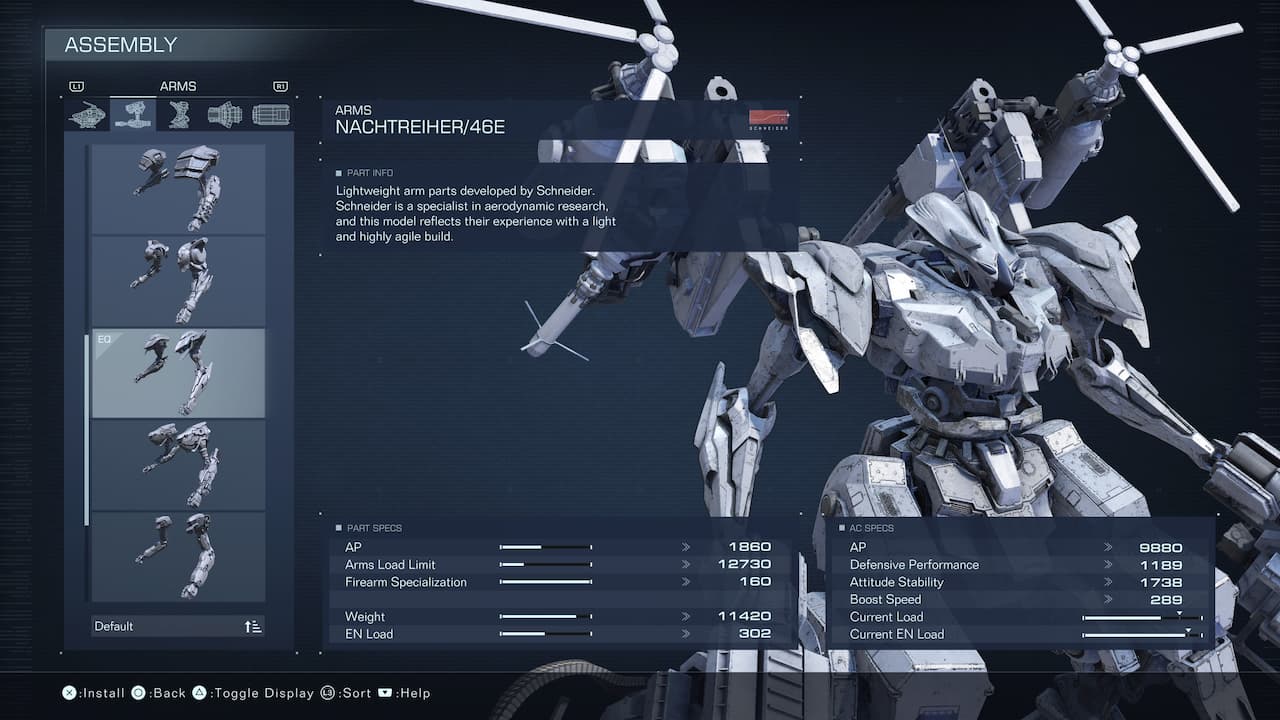Click the parts list scrollbar

coord(87,430)
